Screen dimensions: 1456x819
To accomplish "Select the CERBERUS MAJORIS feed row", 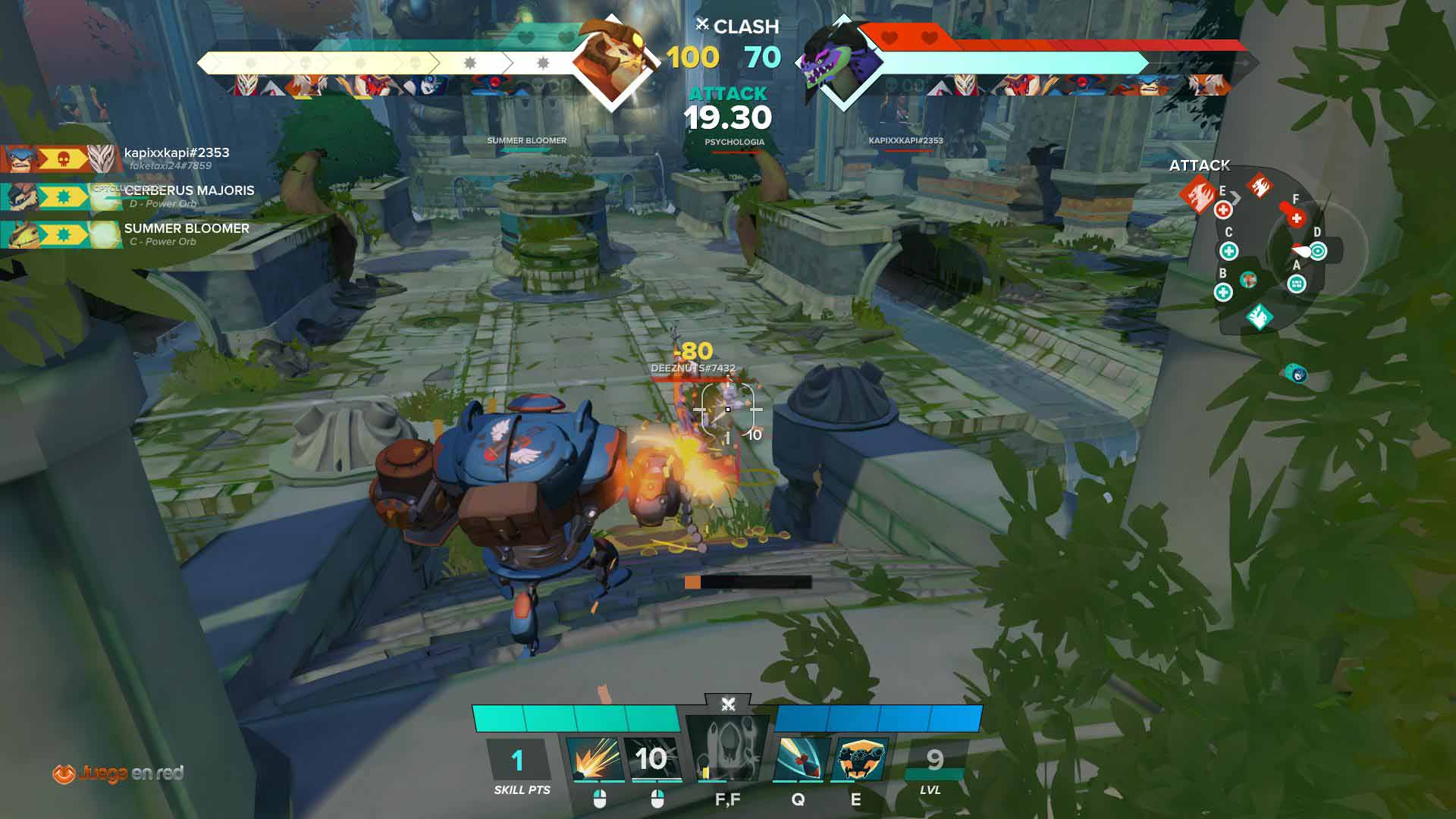I will [129, 196].
